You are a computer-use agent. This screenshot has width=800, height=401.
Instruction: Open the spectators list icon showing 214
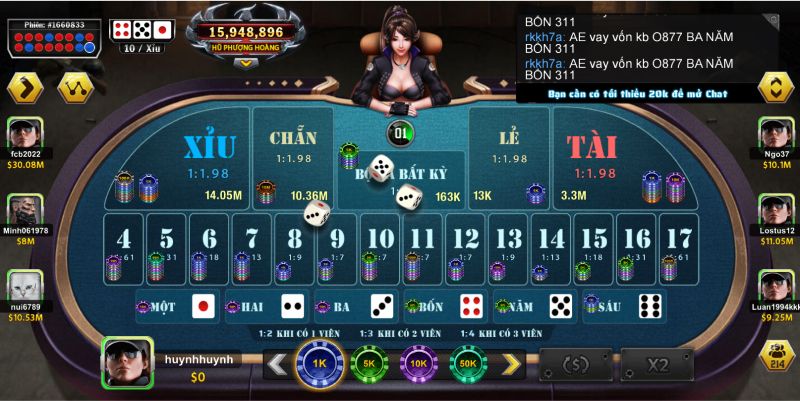pyautogui.click(x=775, y=357)
